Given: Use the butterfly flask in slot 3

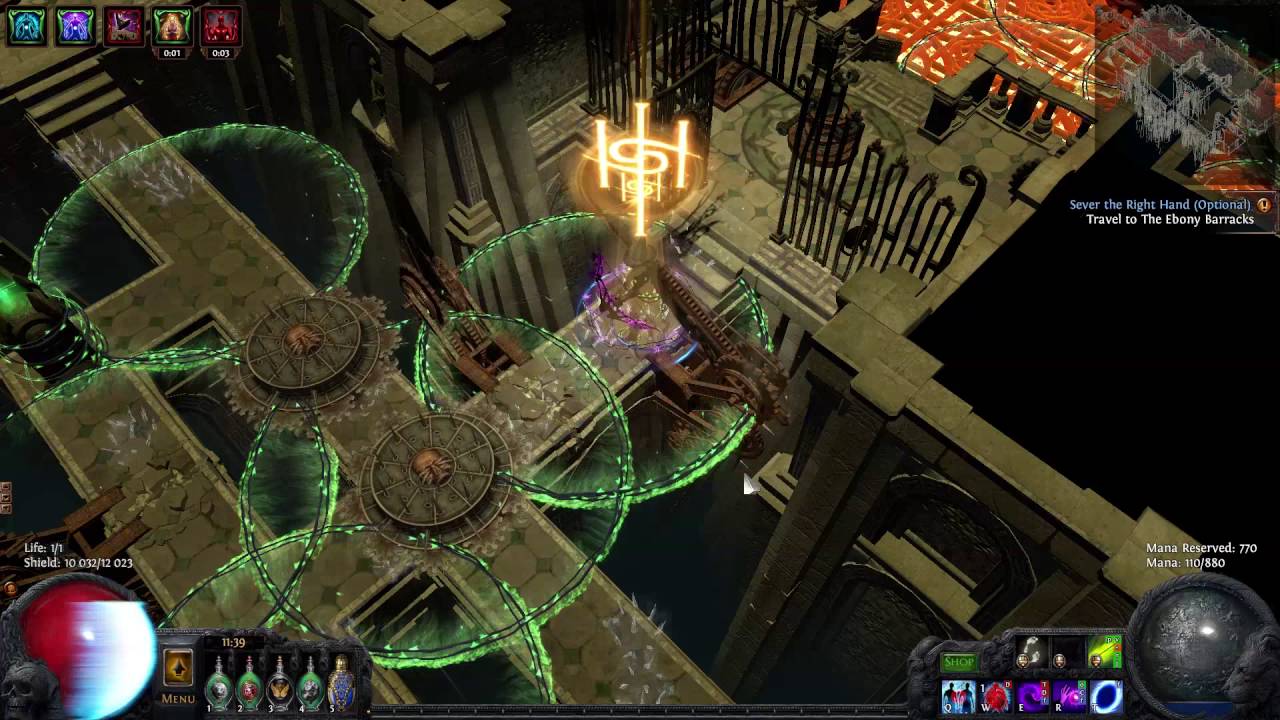Looking at the screenshot, I should [x=280, y=686].
